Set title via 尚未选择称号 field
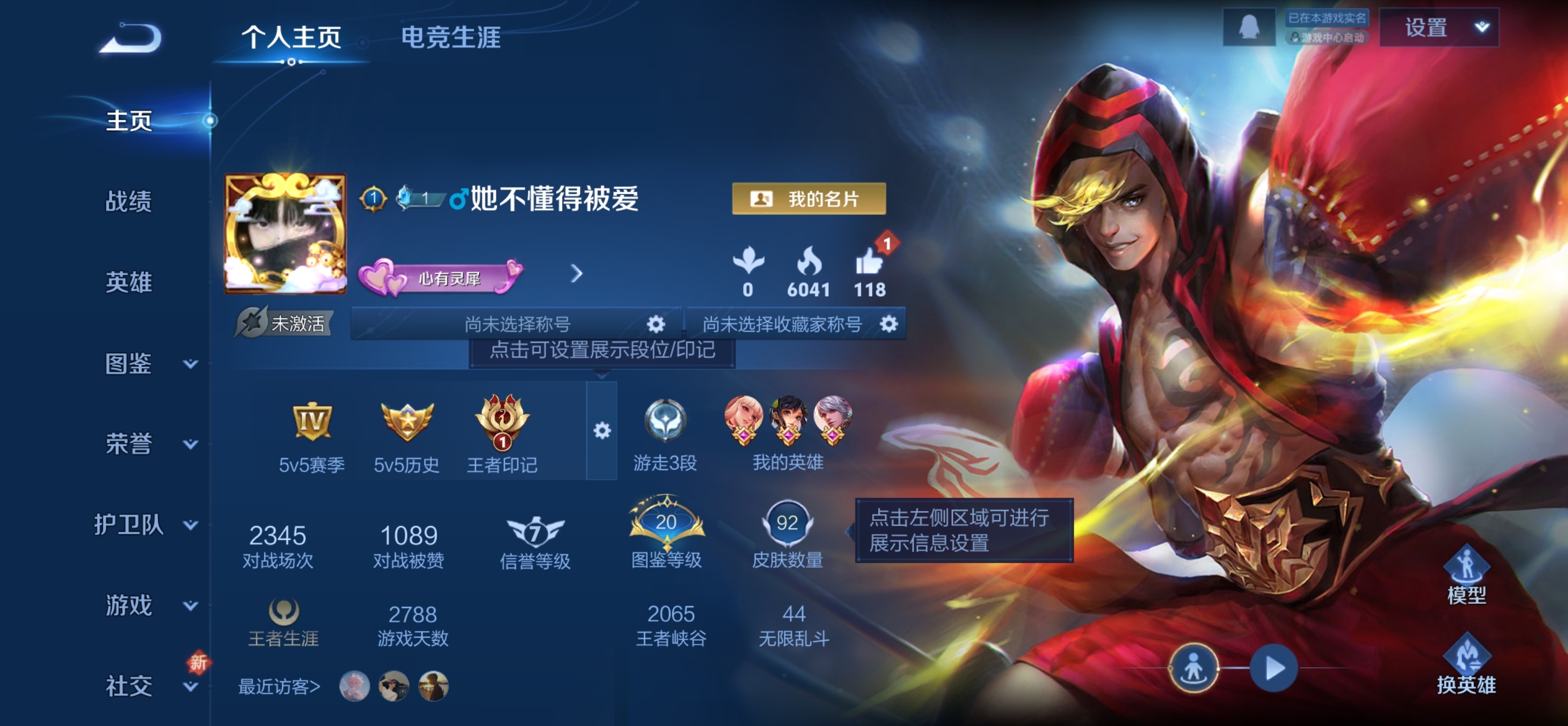Viewport: 1568px width, 726px height. coord(518,324)
